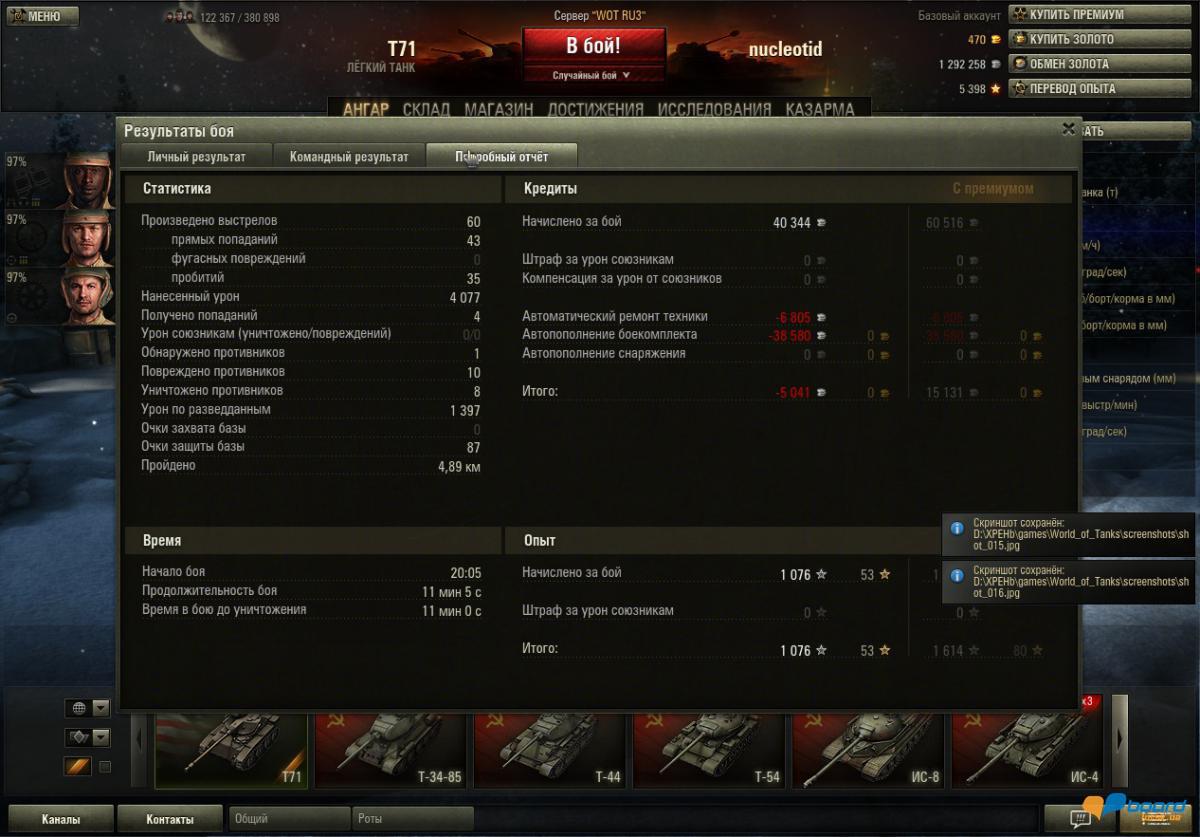The width and height of the screenshot is (1200, 837).
Task: Close the Результаты боя window
Action: pos(1068,129)
